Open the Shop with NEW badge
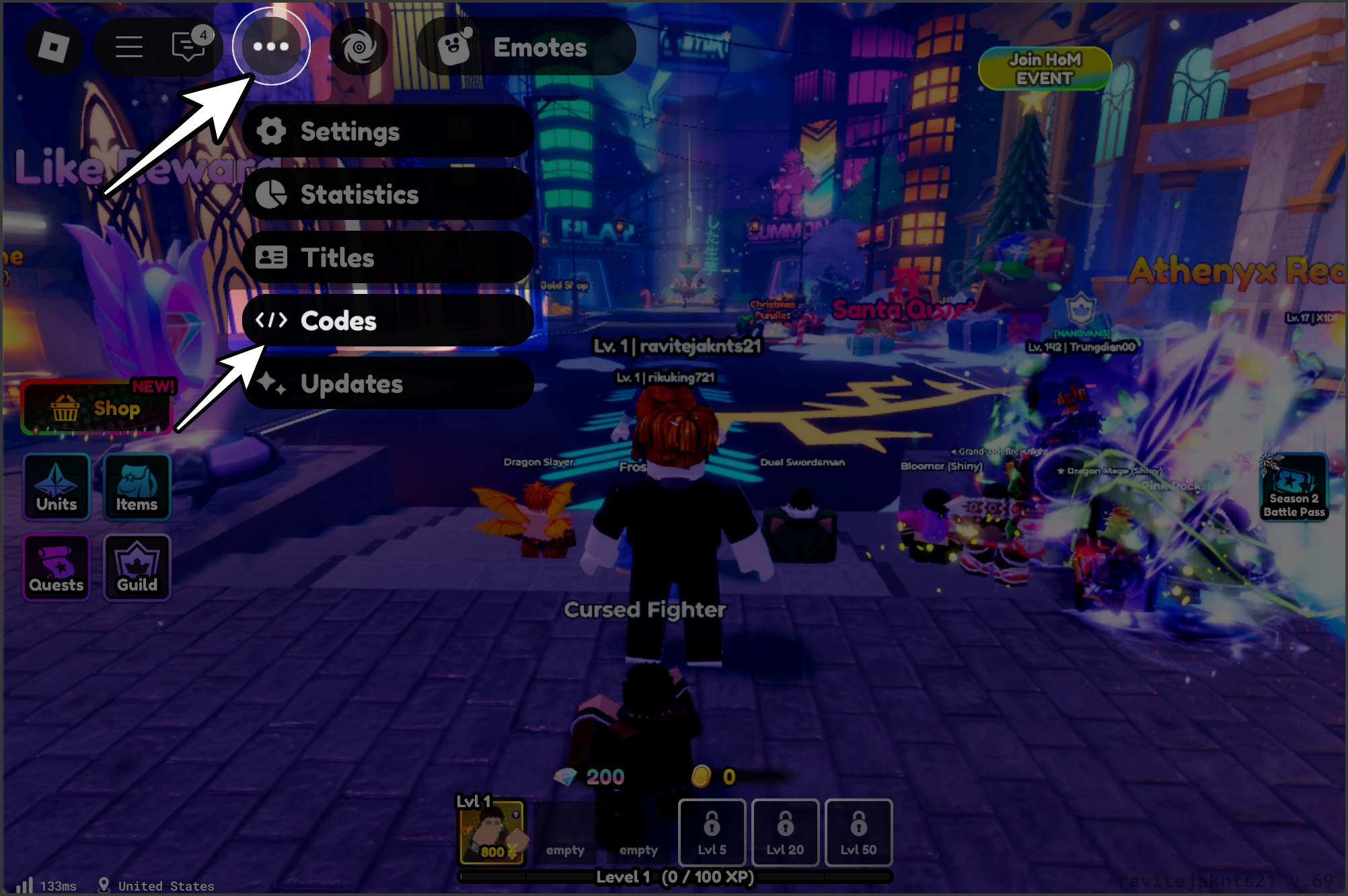1348x896 pixels. pyautogui.click(x=98, y=407)
